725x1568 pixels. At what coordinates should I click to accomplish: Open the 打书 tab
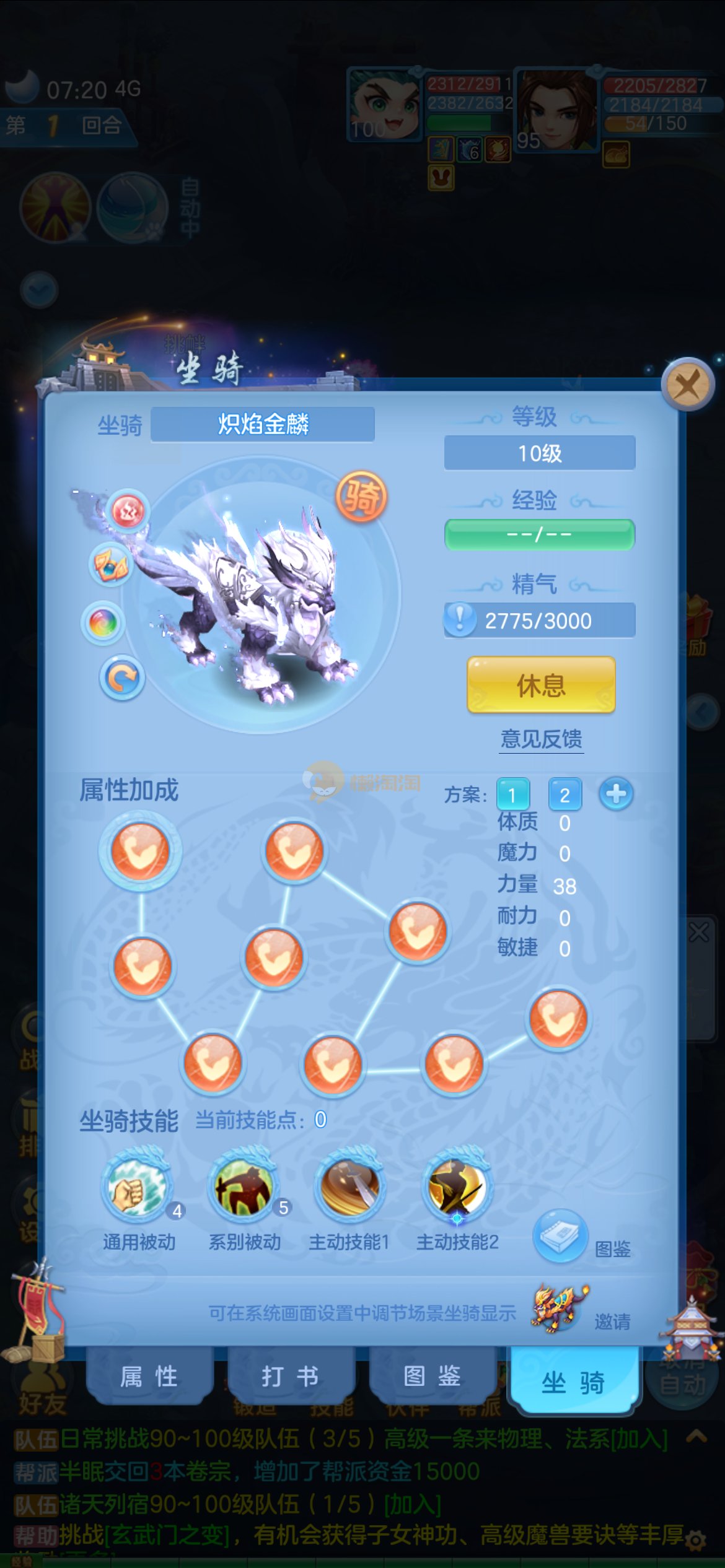[290, 1377]
